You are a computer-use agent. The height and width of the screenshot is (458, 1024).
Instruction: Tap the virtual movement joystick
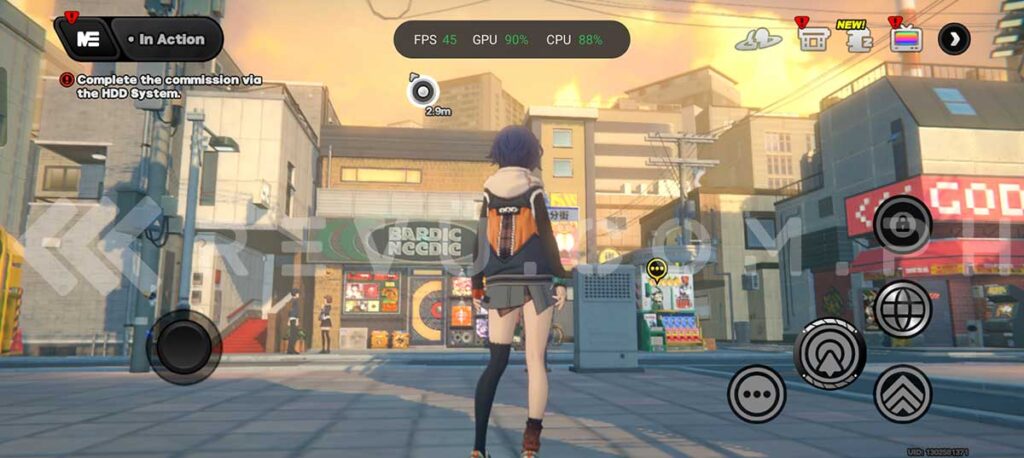[x=184, y=347]
